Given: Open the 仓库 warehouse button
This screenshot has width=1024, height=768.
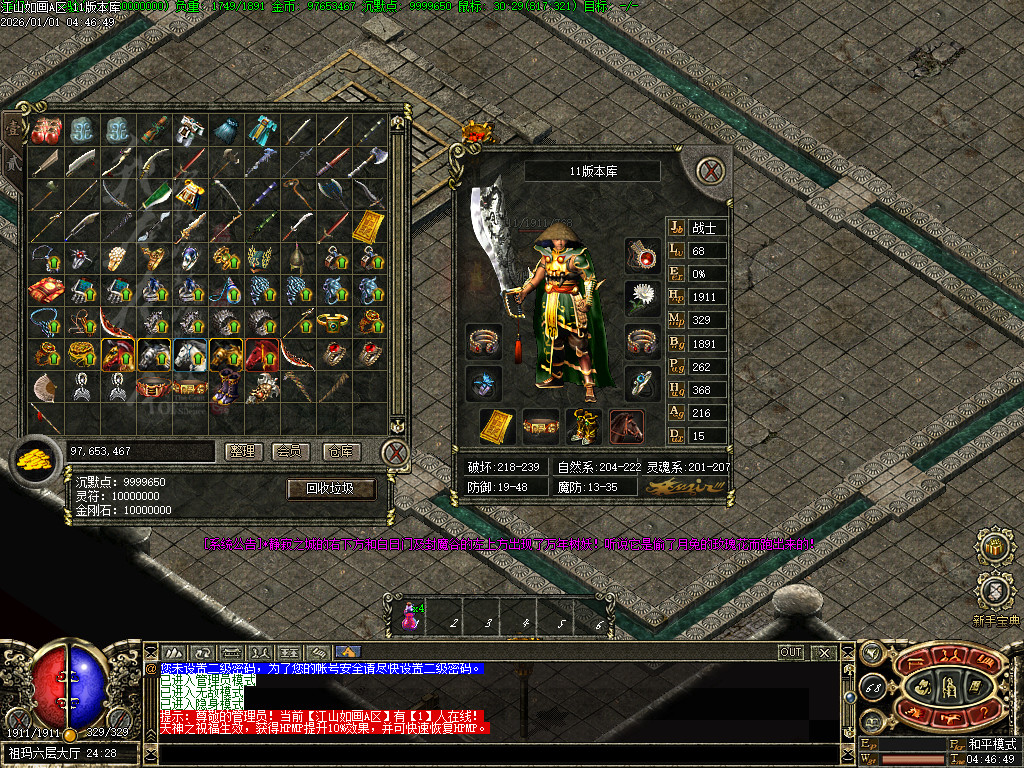Looking at the screenshot, I should 341,452.
